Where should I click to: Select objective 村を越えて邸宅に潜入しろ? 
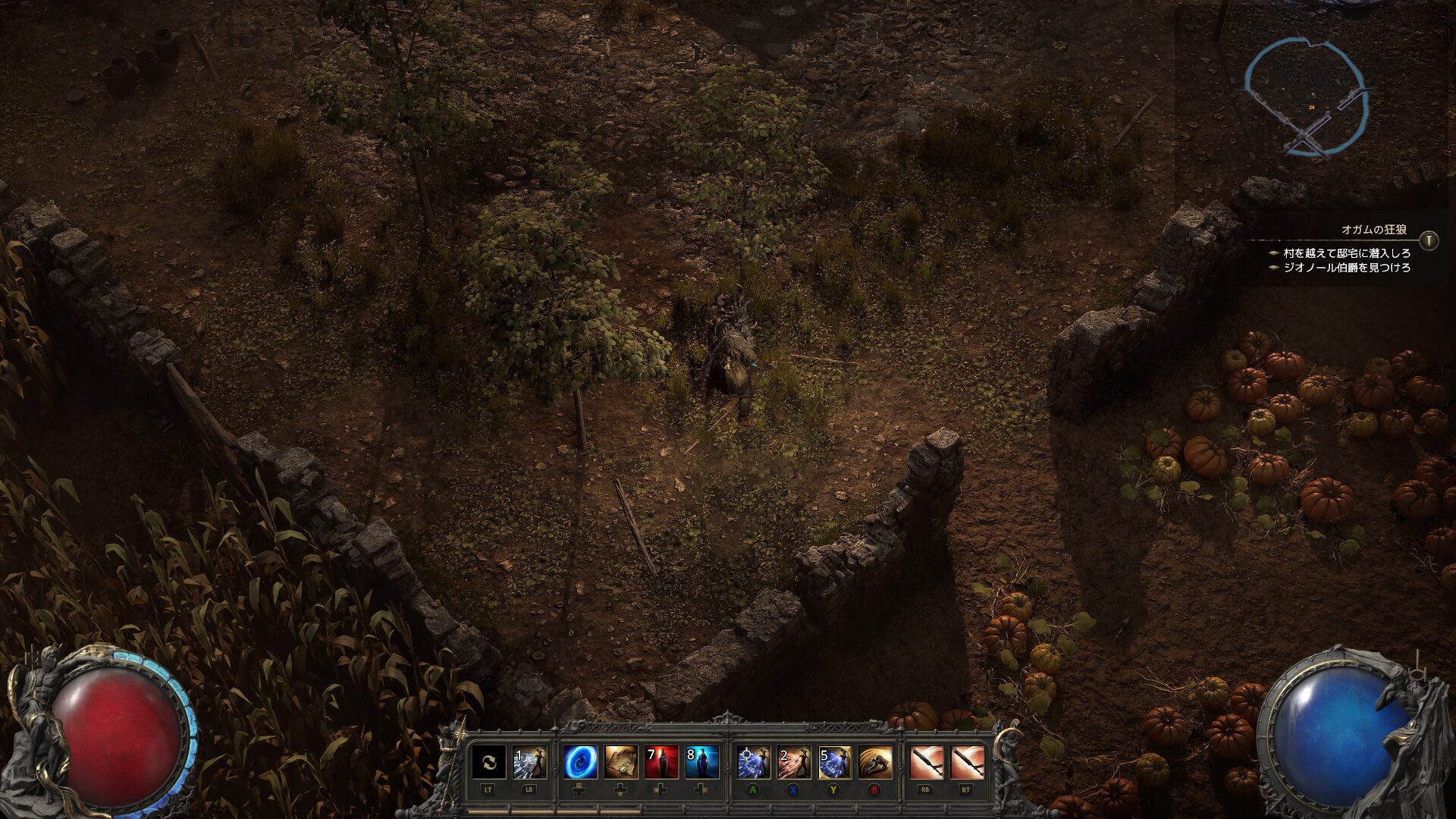(x=1346, y=253)
